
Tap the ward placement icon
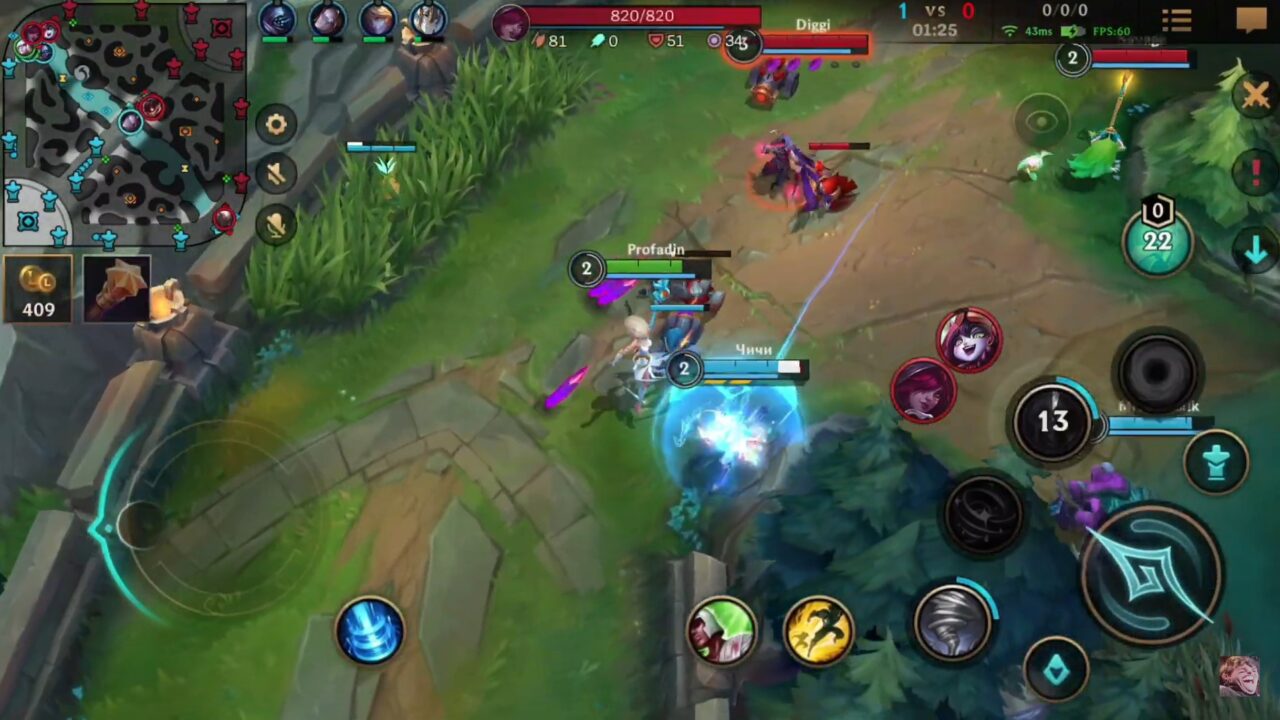pos(1218,462)
